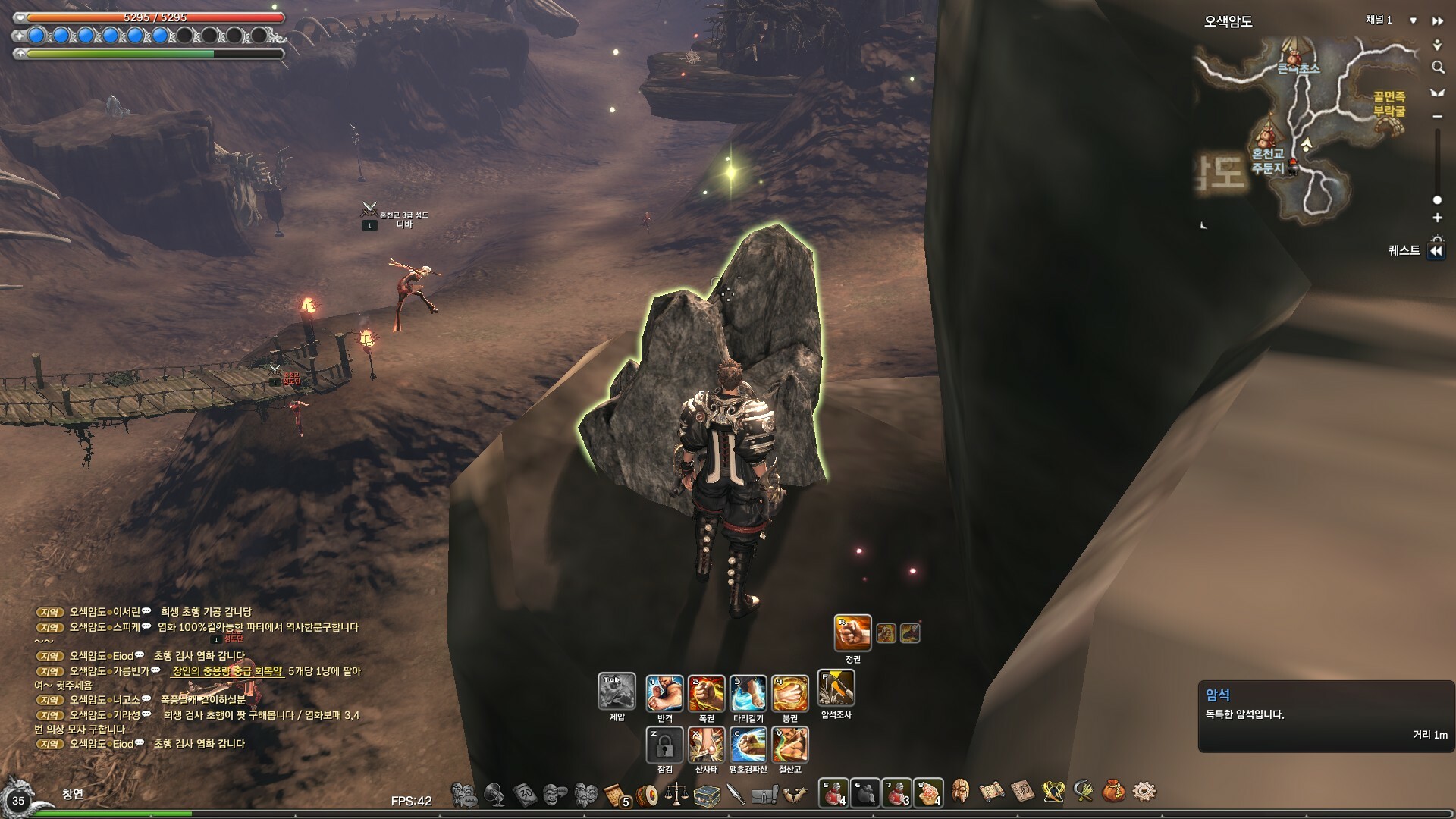The height and width of the screenshot is (819, 1456).
Task: Use the 폭권 fire fist skill
Action: 706,693
